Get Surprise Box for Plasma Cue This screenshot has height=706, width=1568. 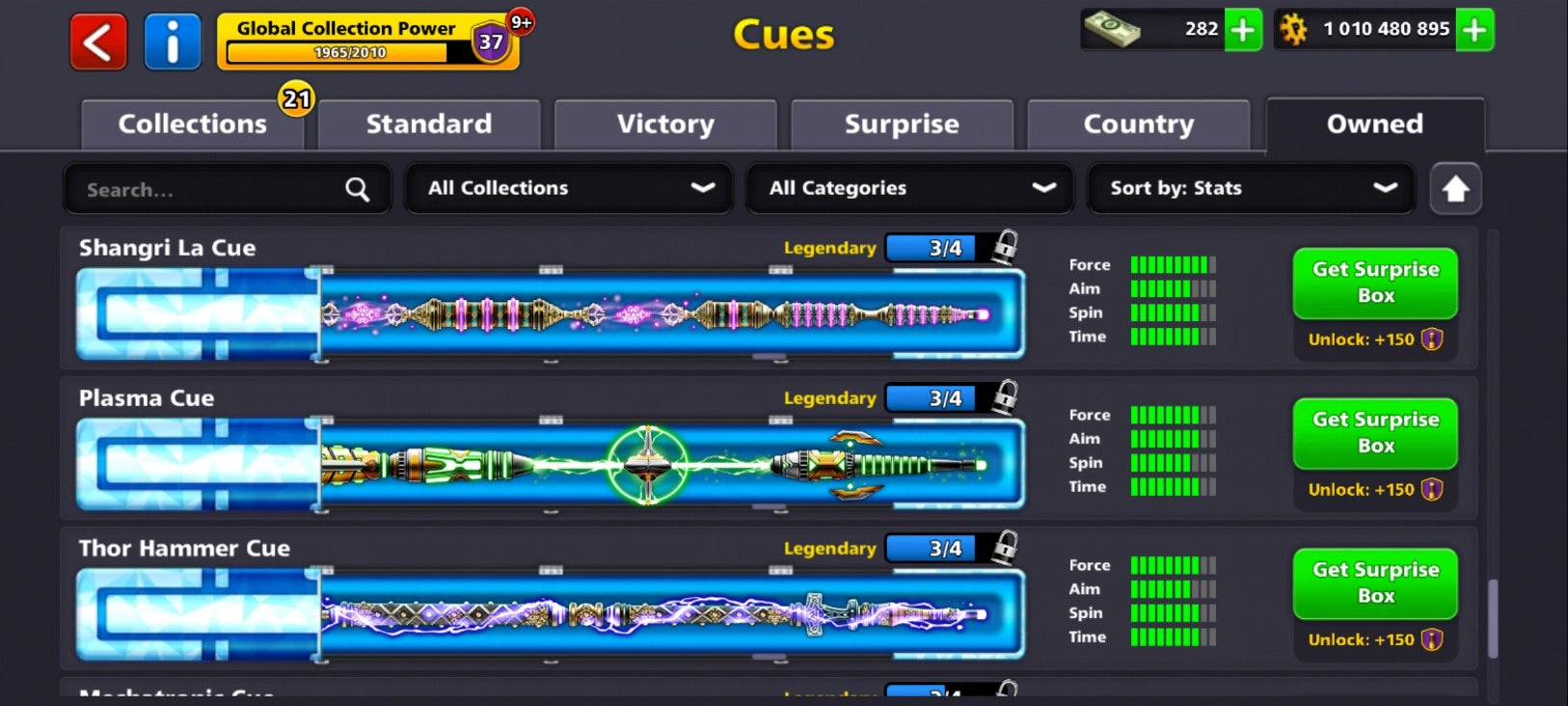(1374, 433)
